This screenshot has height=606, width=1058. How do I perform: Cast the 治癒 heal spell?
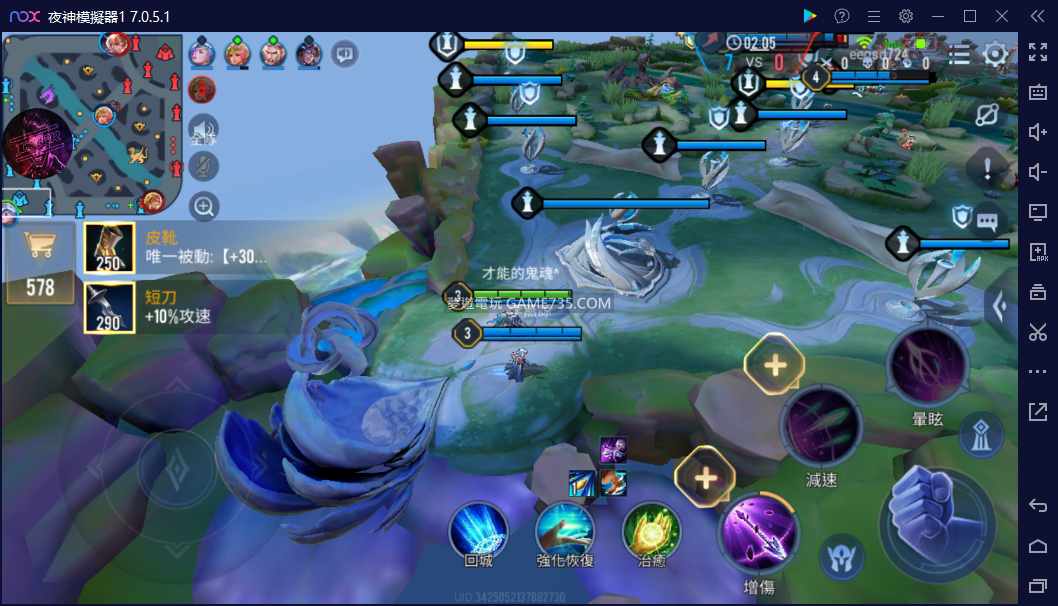[652, 529]
